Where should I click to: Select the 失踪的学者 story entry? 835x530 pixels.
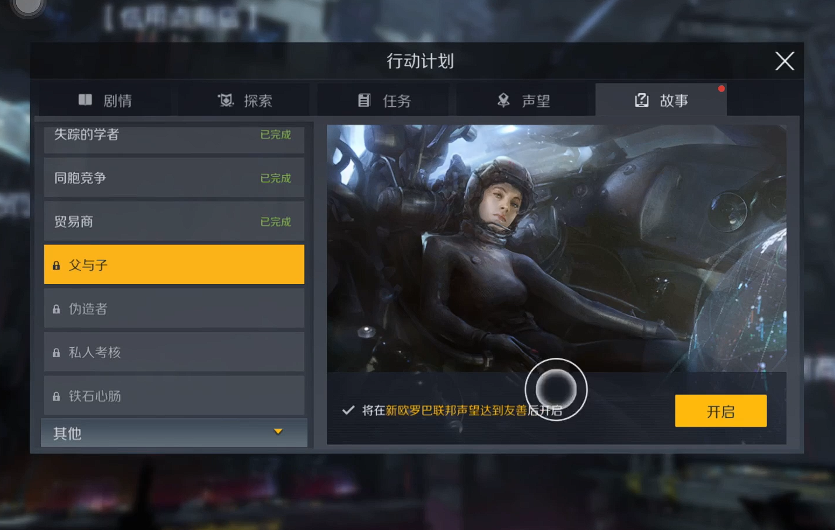point(173,137)
